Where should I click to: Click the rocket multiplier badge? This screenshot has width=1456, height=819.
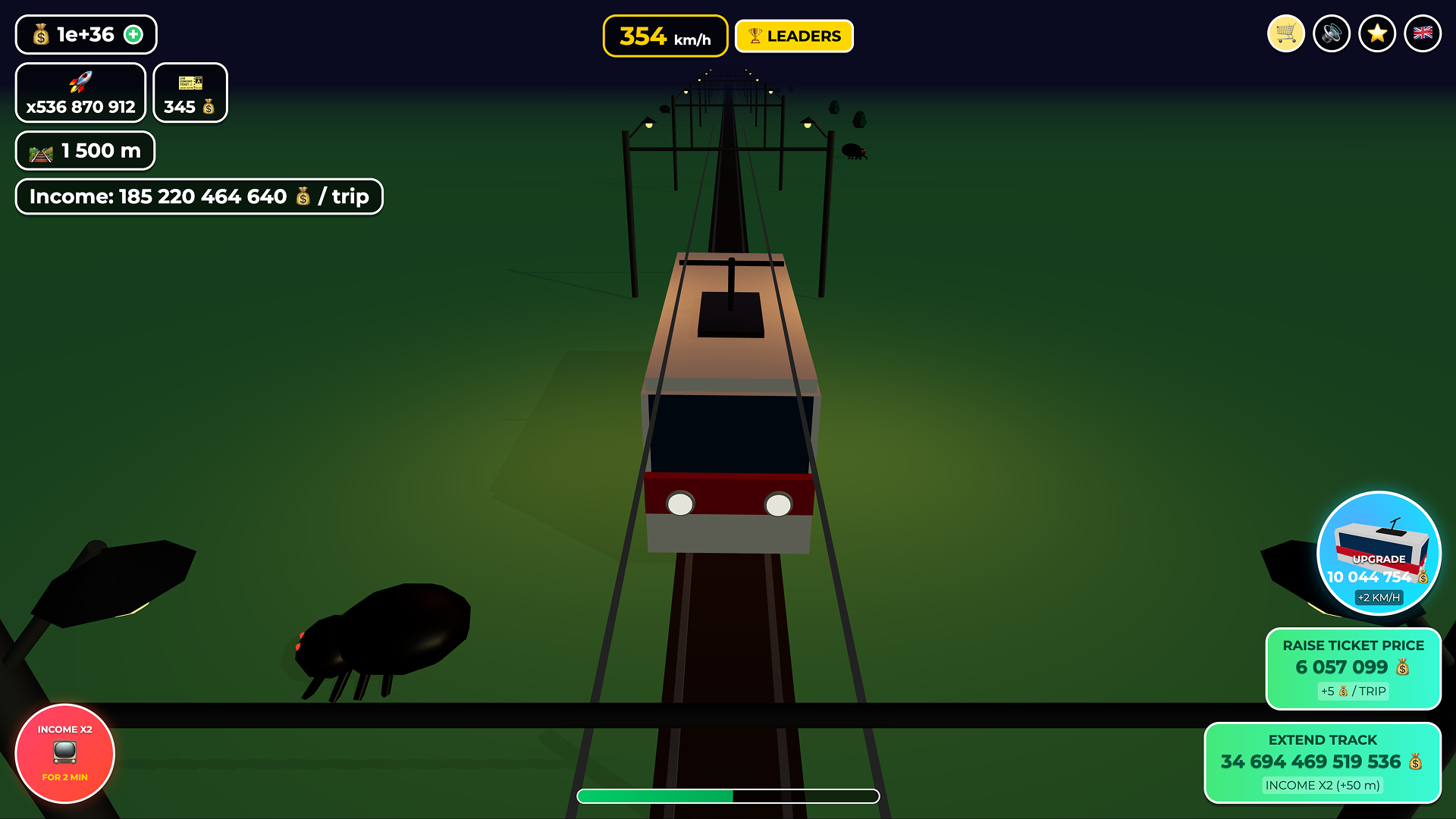80,93
